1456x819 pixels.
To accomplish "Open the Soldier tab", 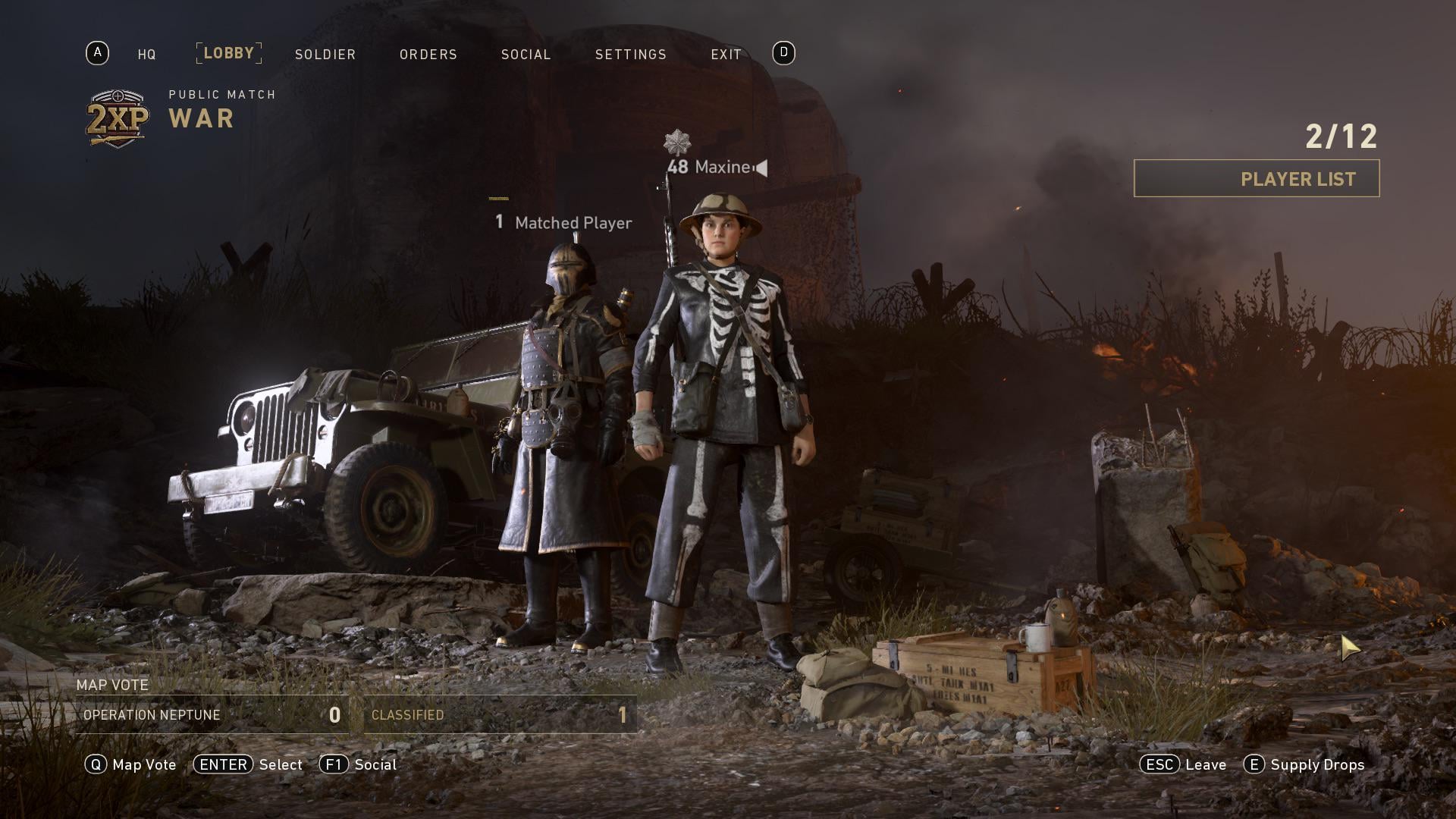I will coord(325,55).
